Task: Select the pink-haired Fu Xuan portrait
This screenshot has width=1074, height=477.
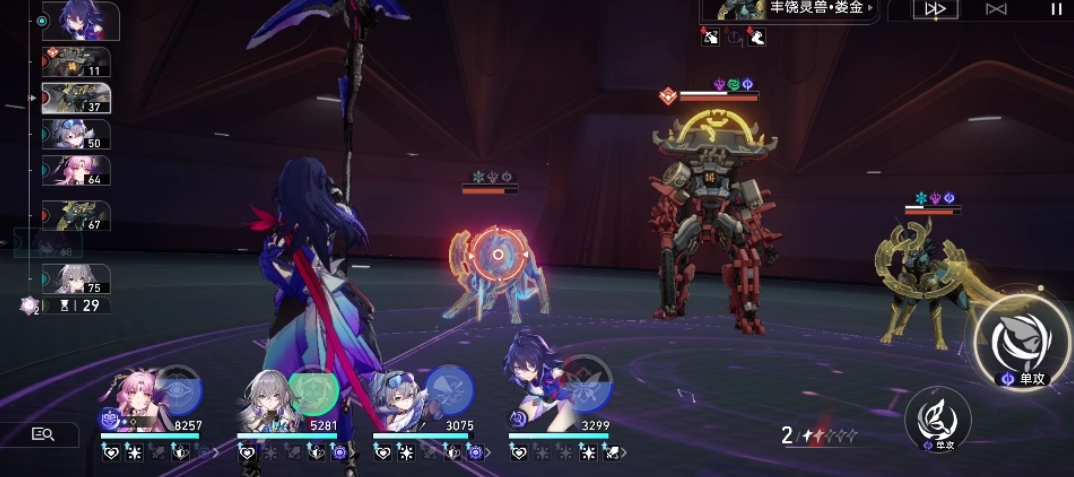Action: [x=138, y=400]
